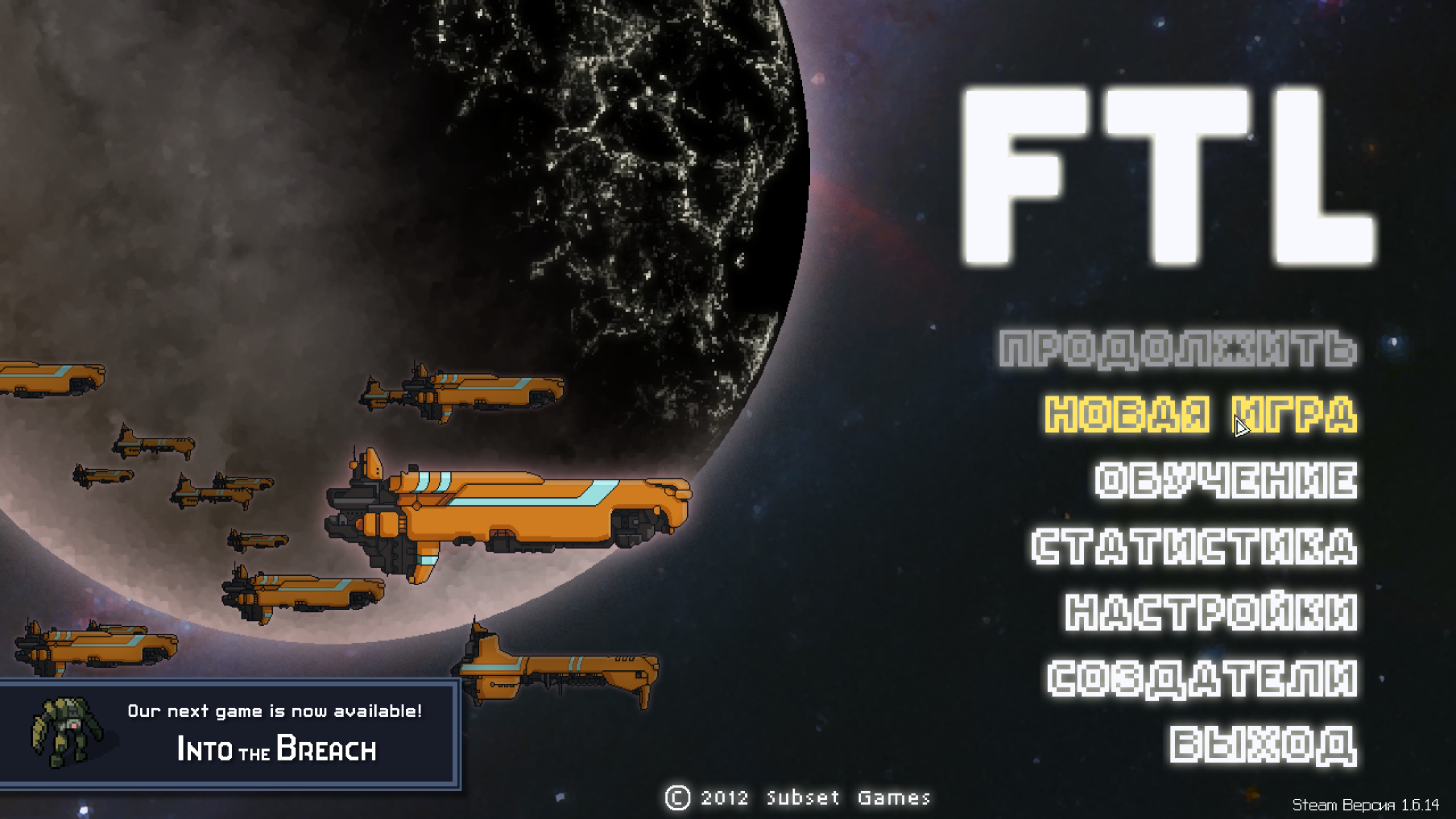Viewport: 1456px width, 819px height.
Task: Open the ОБУЧЕНИЕ tutorial
Action: coord(1225,480)
